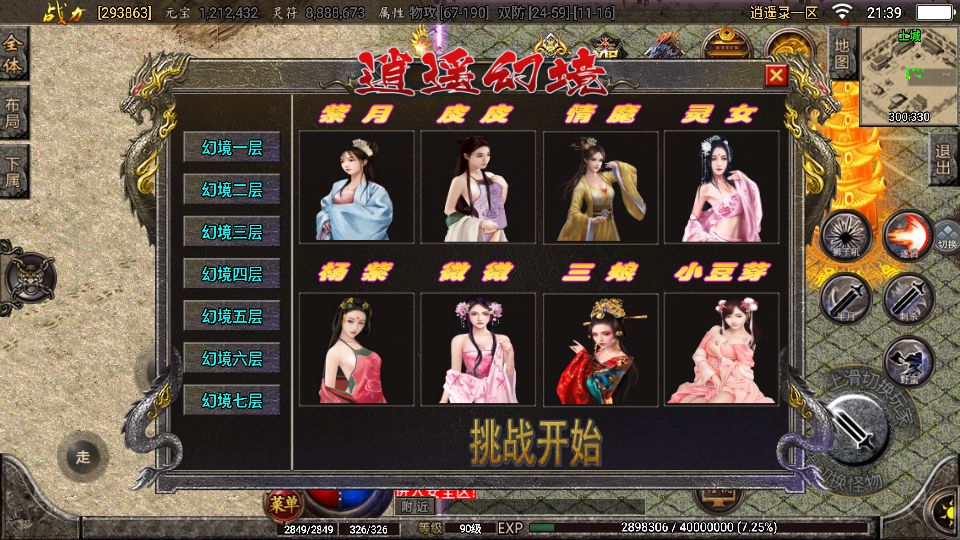Select the 微微 character portrait

coord(478,349)
